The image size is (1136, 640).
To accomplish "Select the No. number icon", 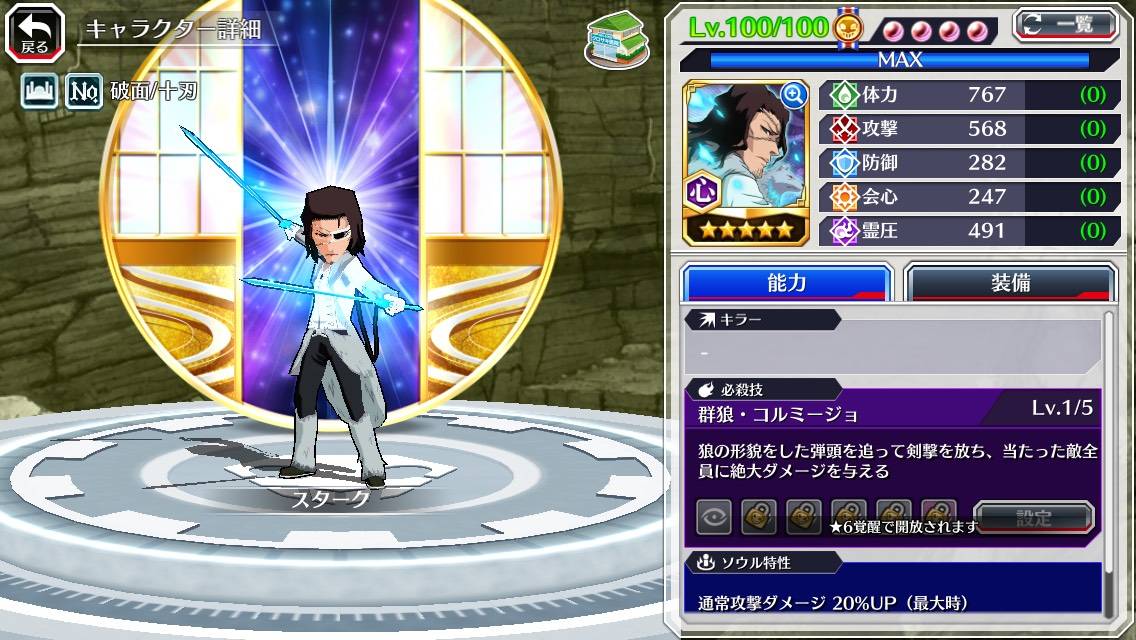I will coord(84,92).
